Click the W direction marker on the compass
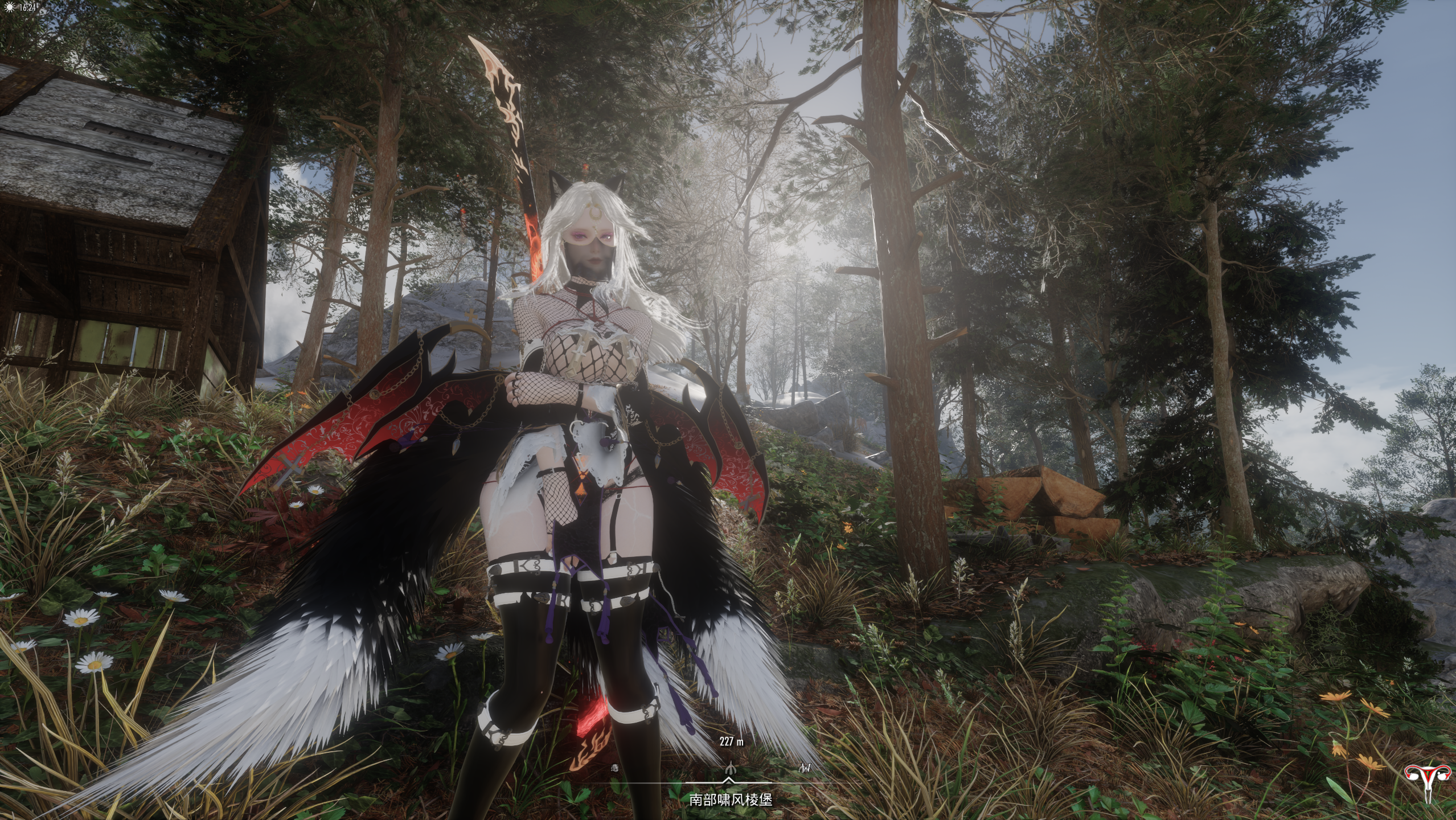Viewport: 1456px width, 820px height. point(805,767)
